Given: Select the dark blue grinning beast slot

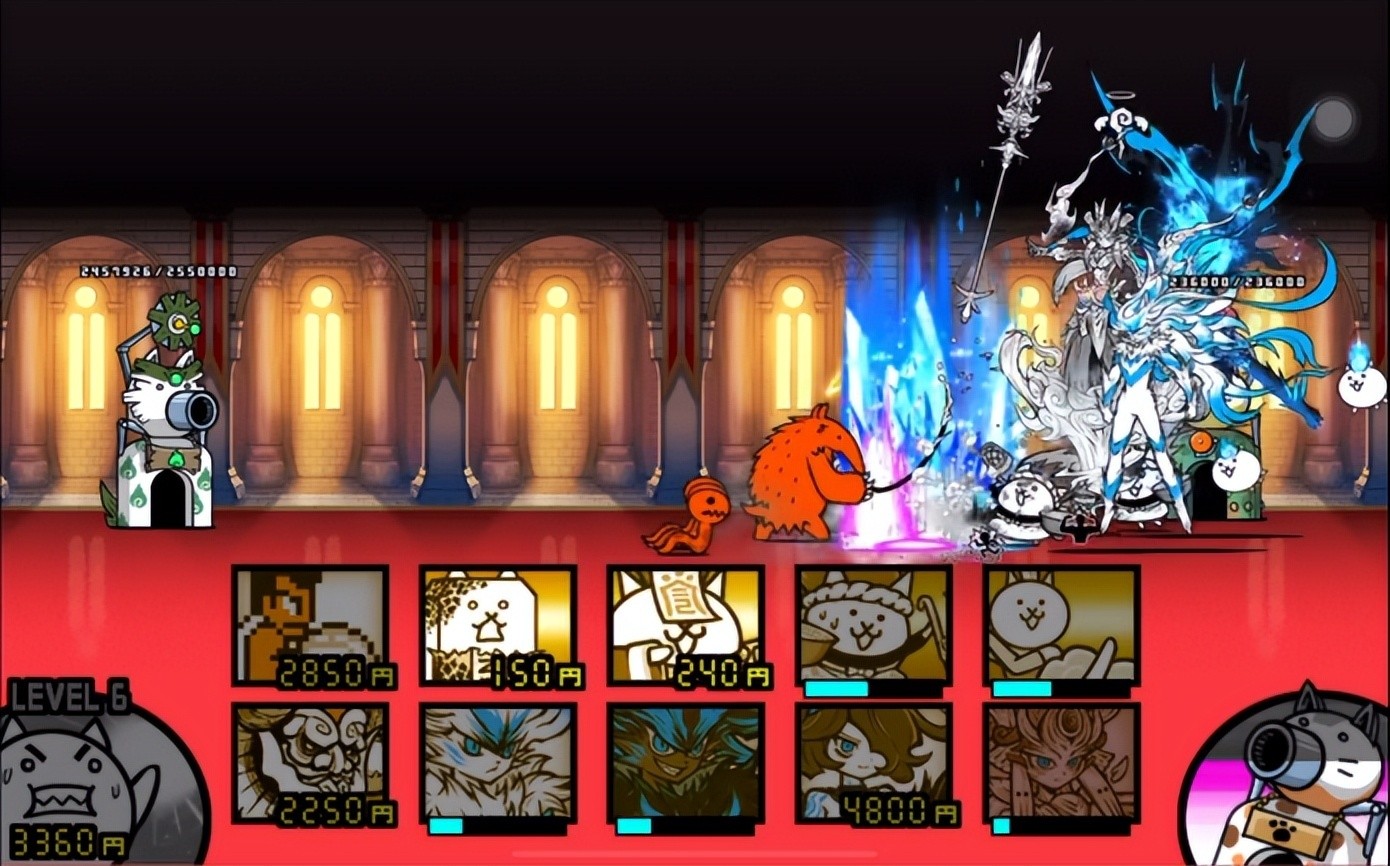Looking at the screenshot, I should pyautogui.click(x=686, y=764).
